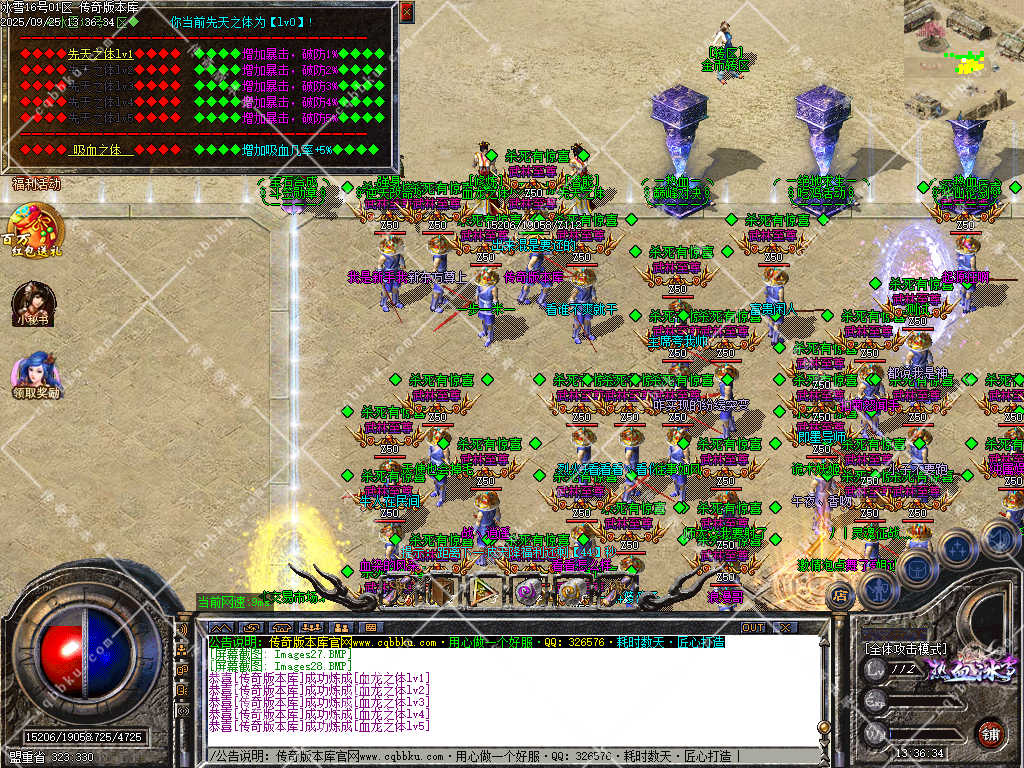Open the sparkle skills round button

click(956, 547)
